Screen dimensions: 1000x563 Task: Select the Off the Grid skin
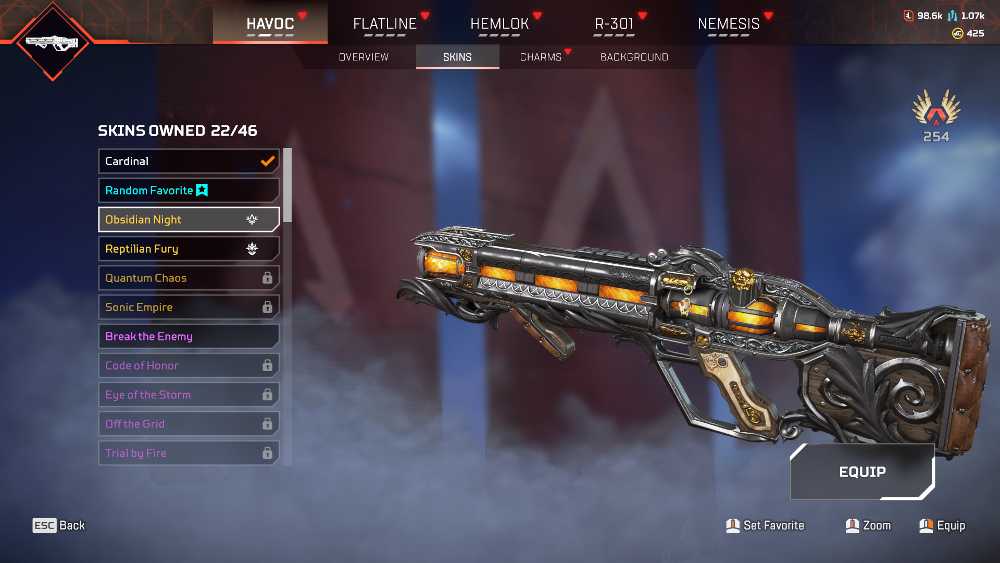click(189, 424)
